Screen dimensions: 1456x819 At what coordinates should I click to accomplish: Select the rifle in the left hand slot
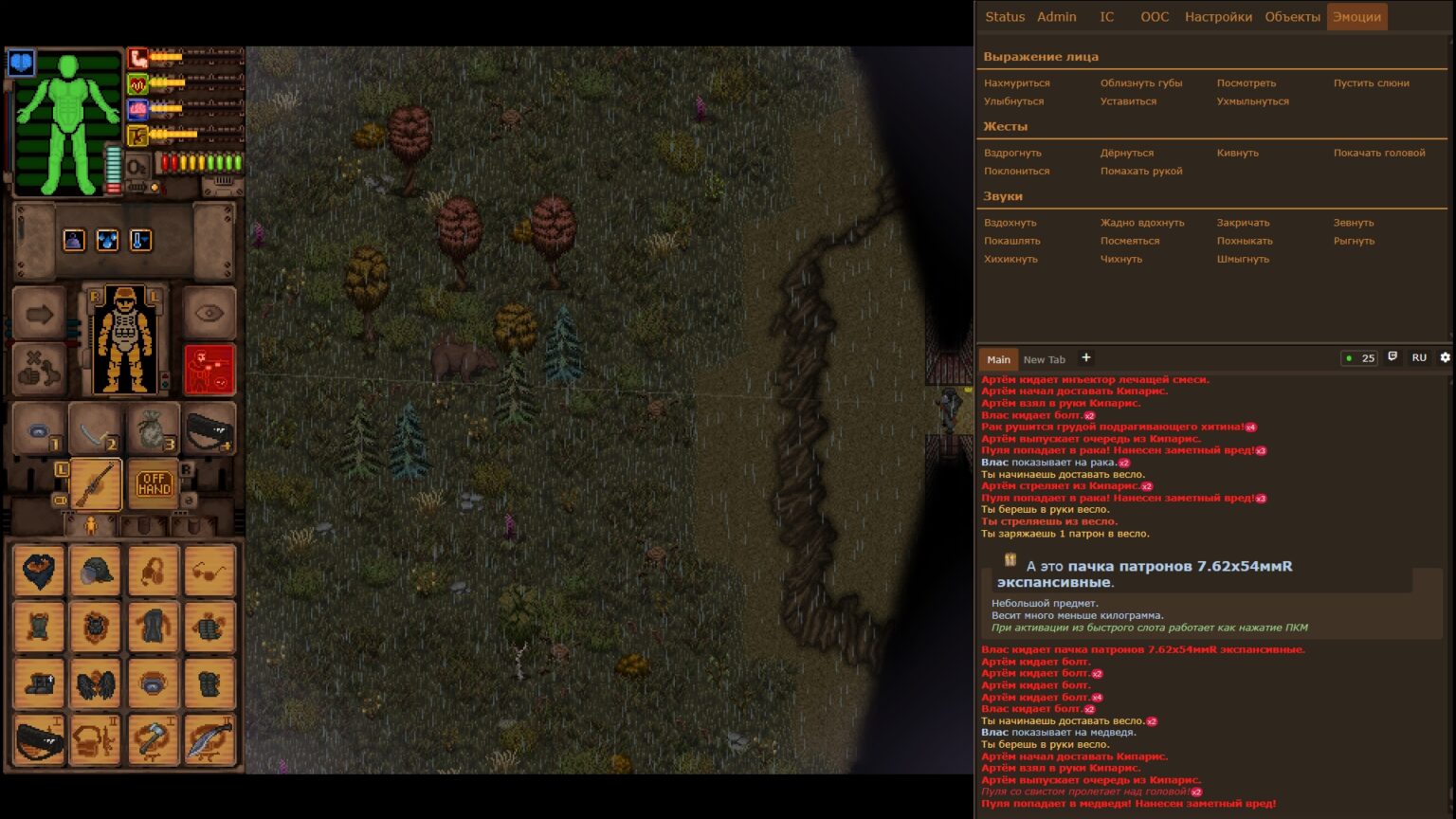coord(96,483)
